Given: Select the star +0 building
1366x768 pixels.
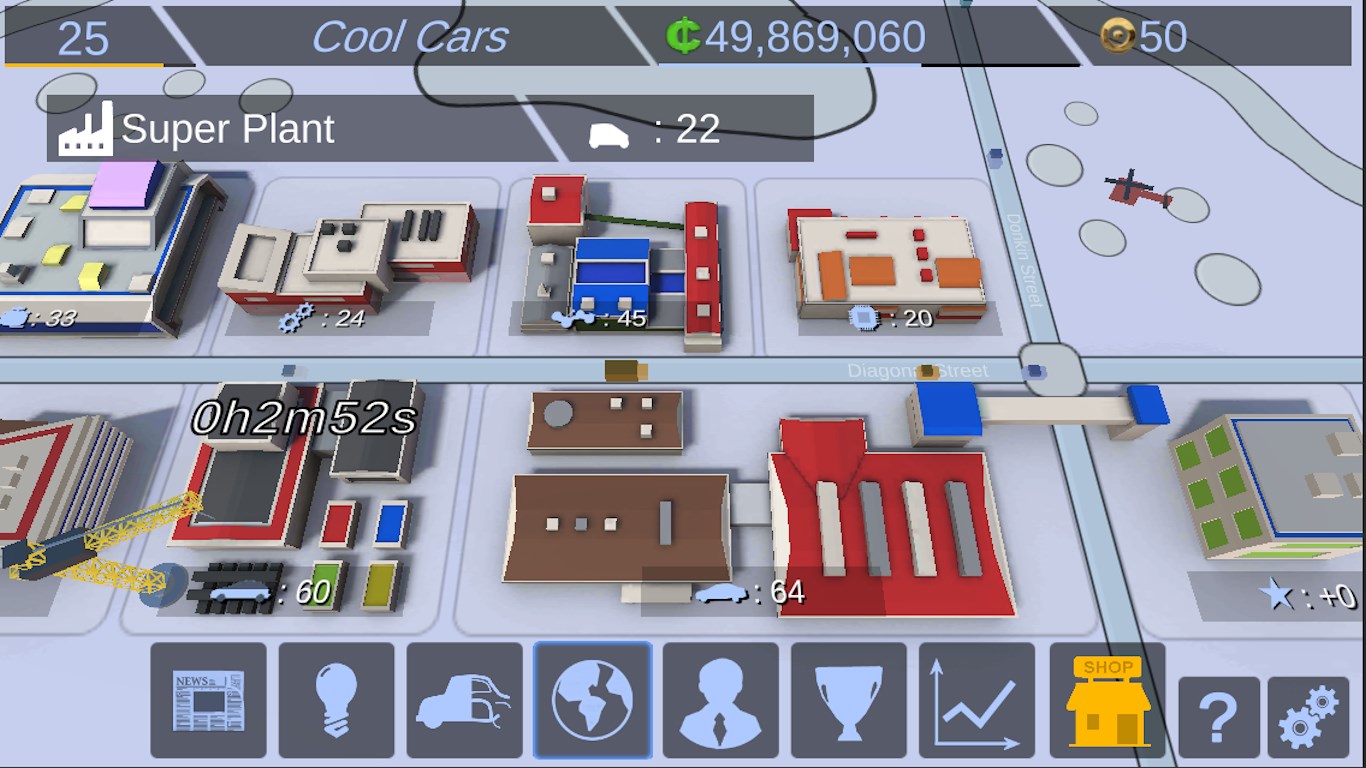Looking at the screenshot, I should point(1270,490).
